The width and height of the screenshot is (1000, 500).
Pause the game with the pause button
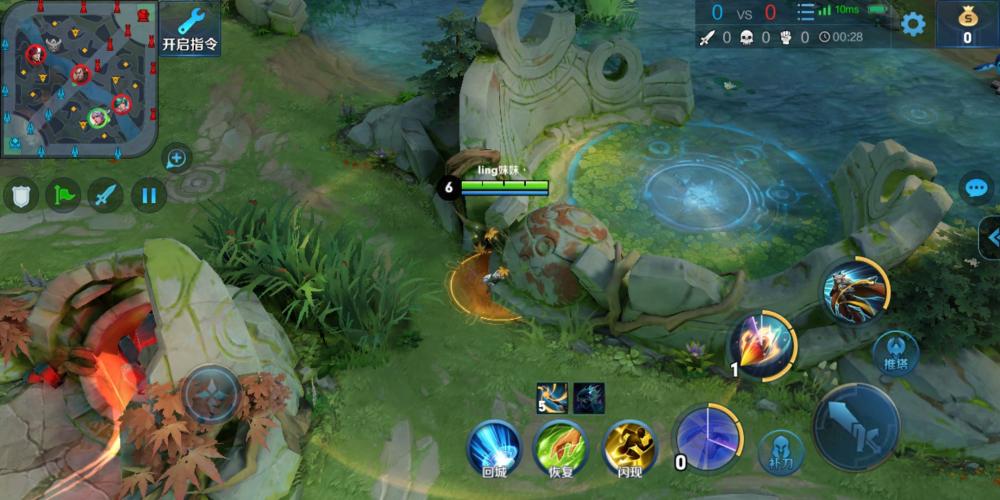(149, 194)
